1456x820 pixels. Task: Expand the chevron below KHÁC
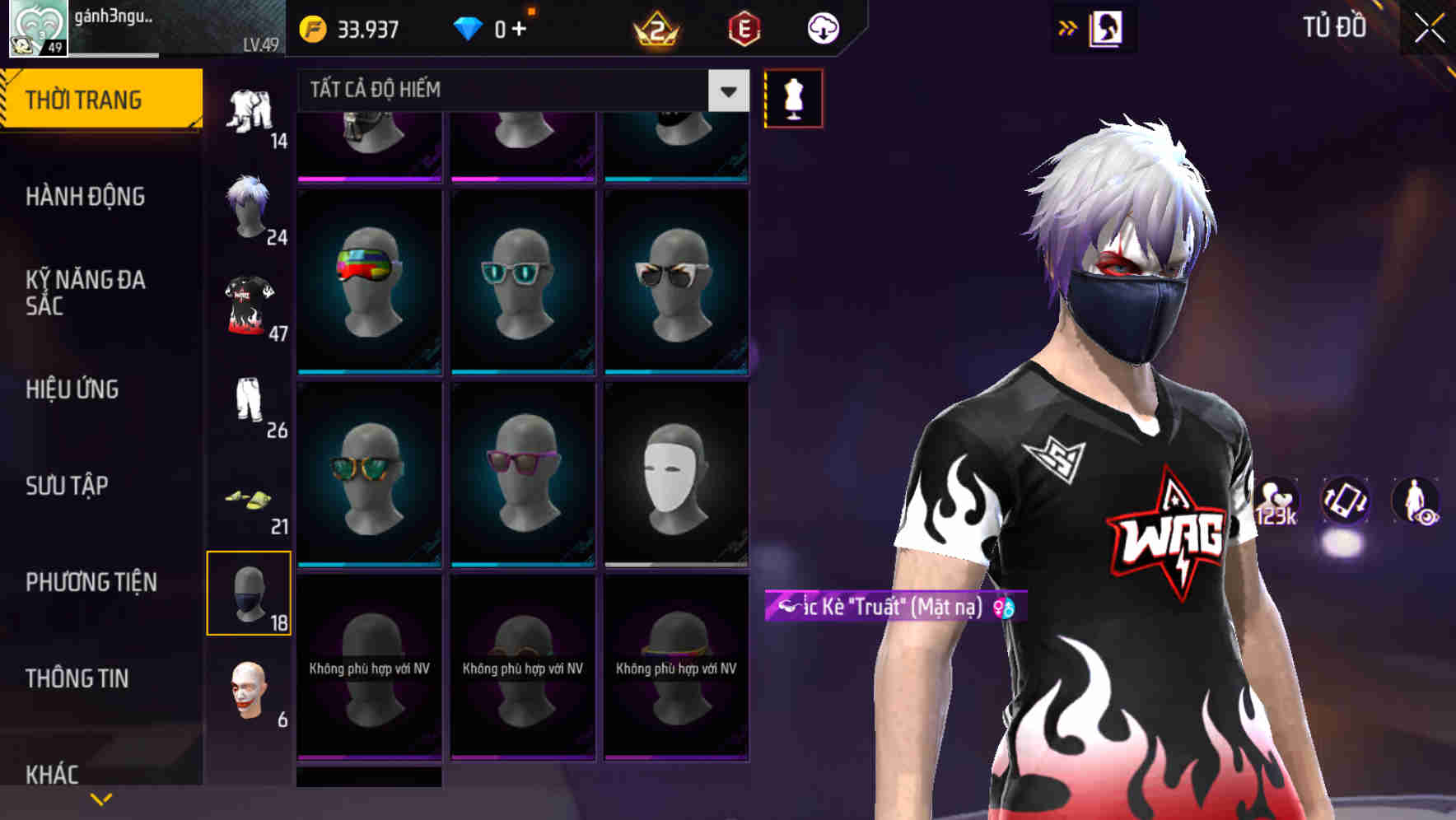click(101, 799)
